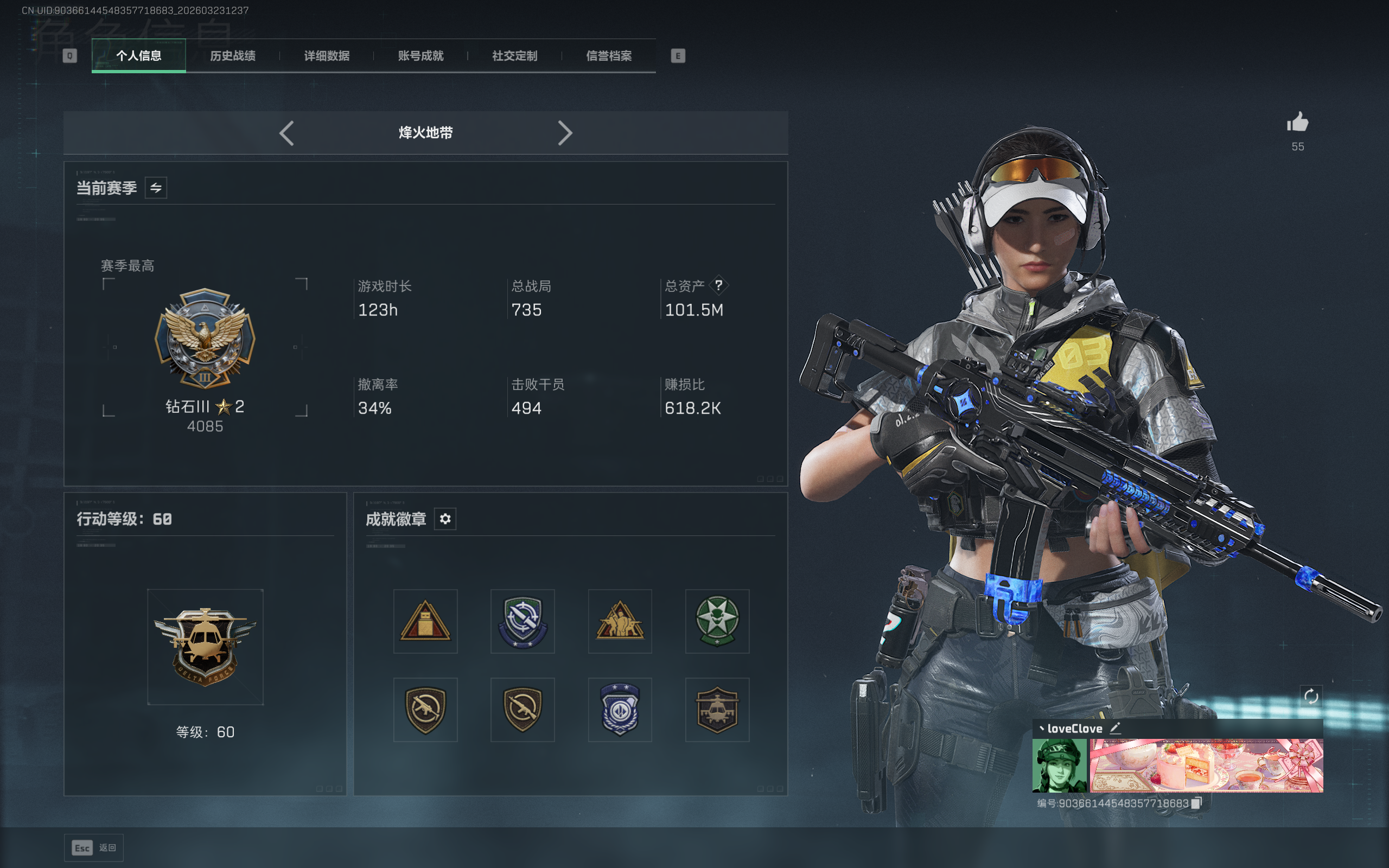The image size is (1389, 868).
Task: Click the right arrow beside 烽火地带
Action: [565, 133]
